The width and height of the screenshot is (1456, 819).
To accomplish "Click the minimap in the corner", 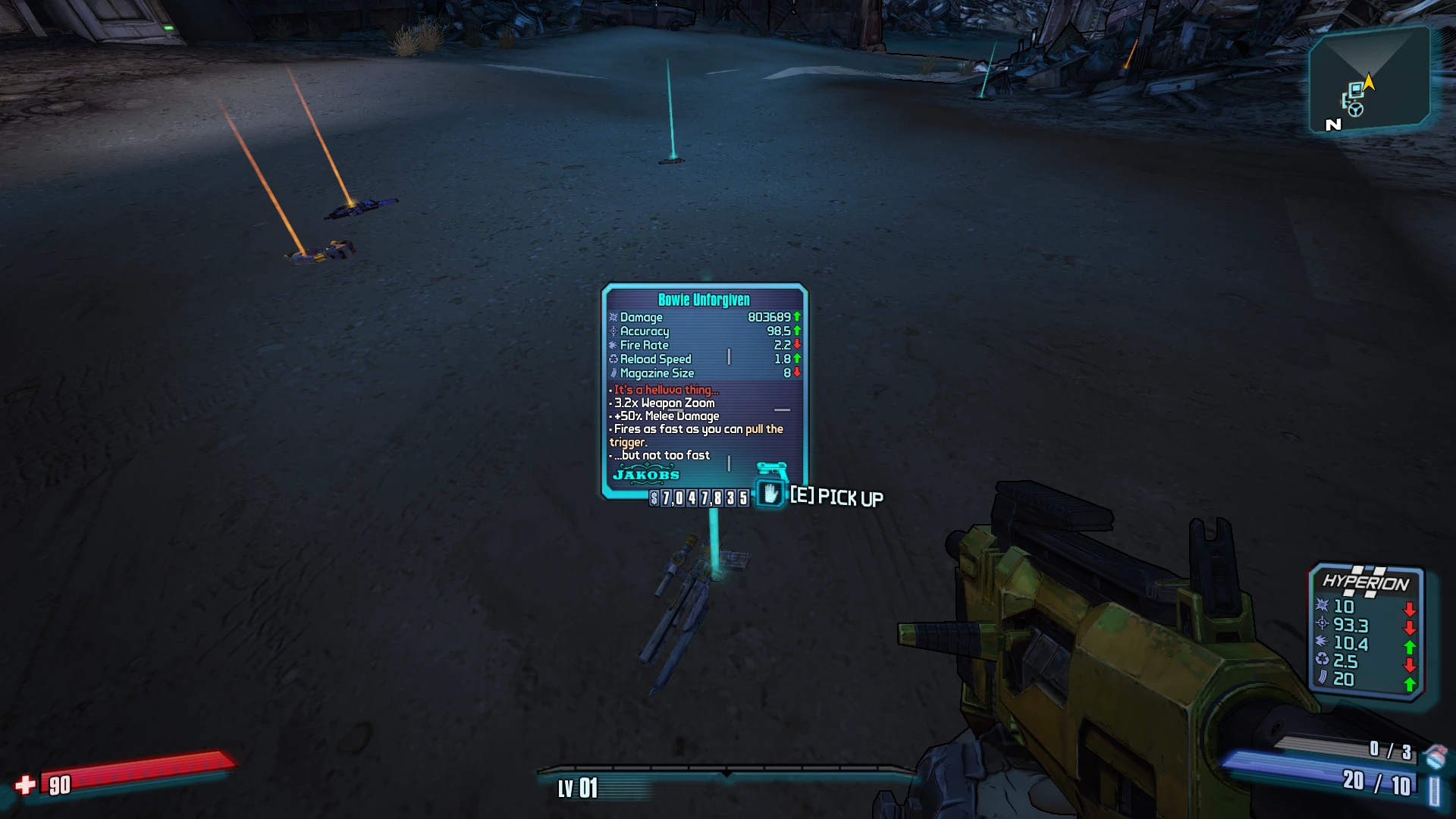I will [x=1369, y=80].
